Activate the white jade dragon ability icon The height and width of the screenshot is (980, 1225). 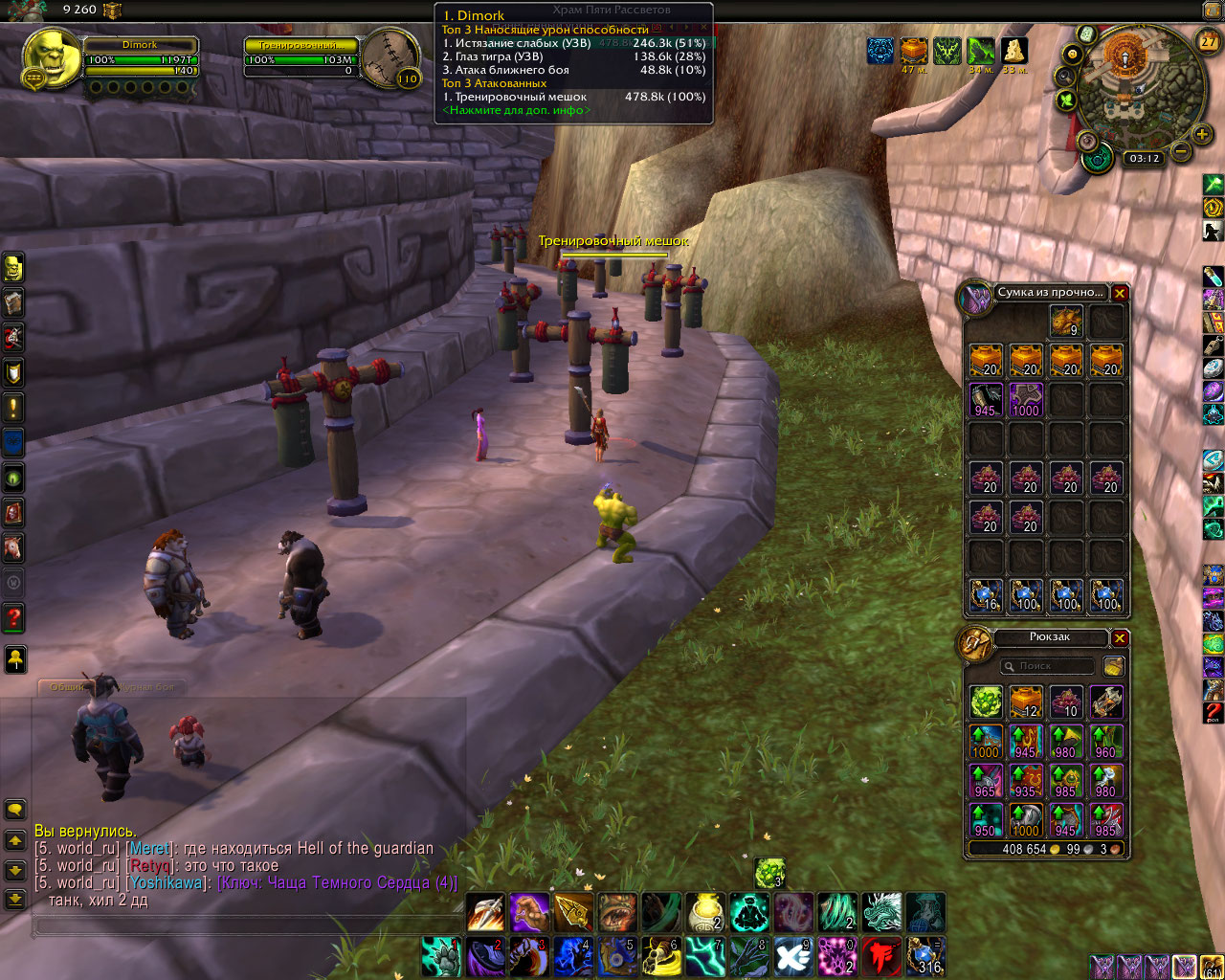click(x=881, y=913)
